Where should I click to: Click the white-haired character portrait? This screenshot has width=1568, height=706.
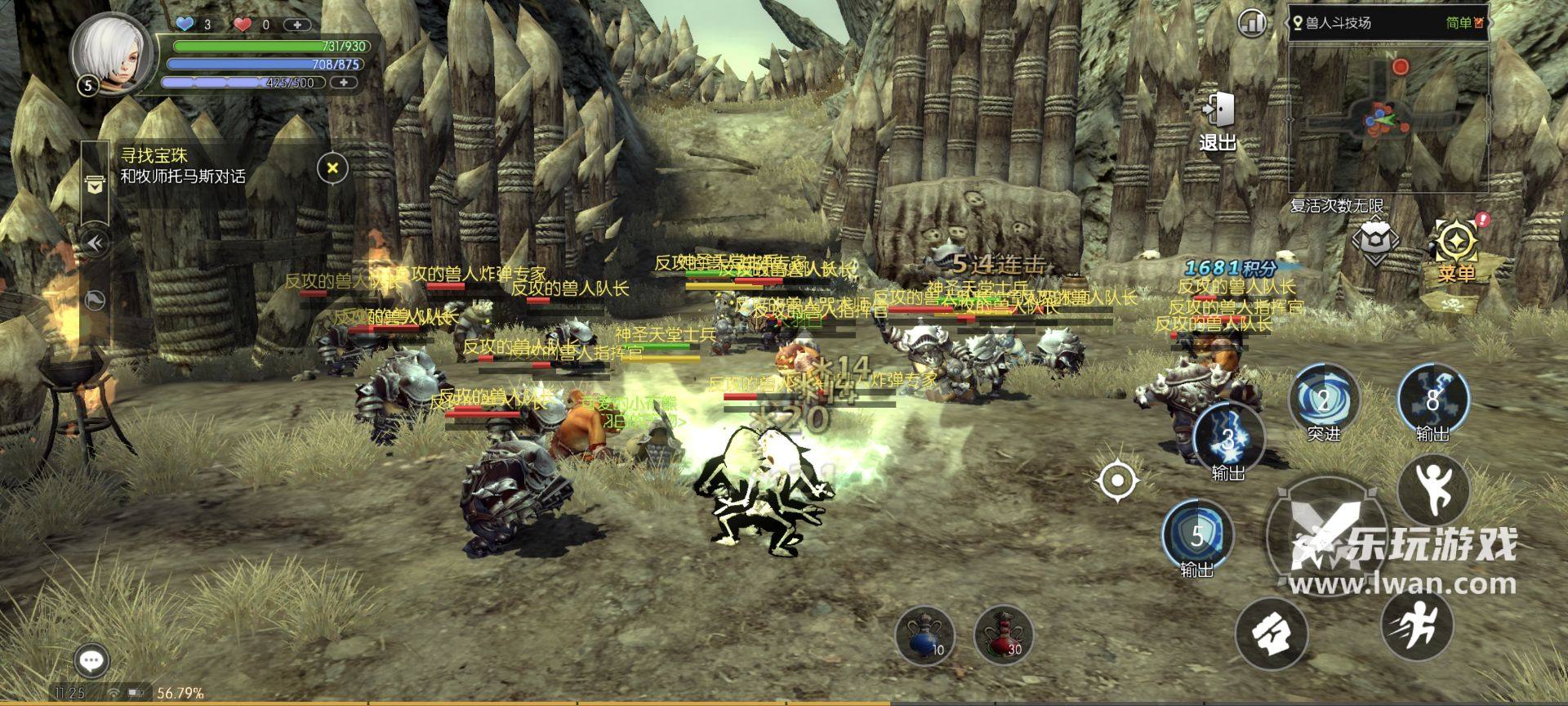(111, 53)
